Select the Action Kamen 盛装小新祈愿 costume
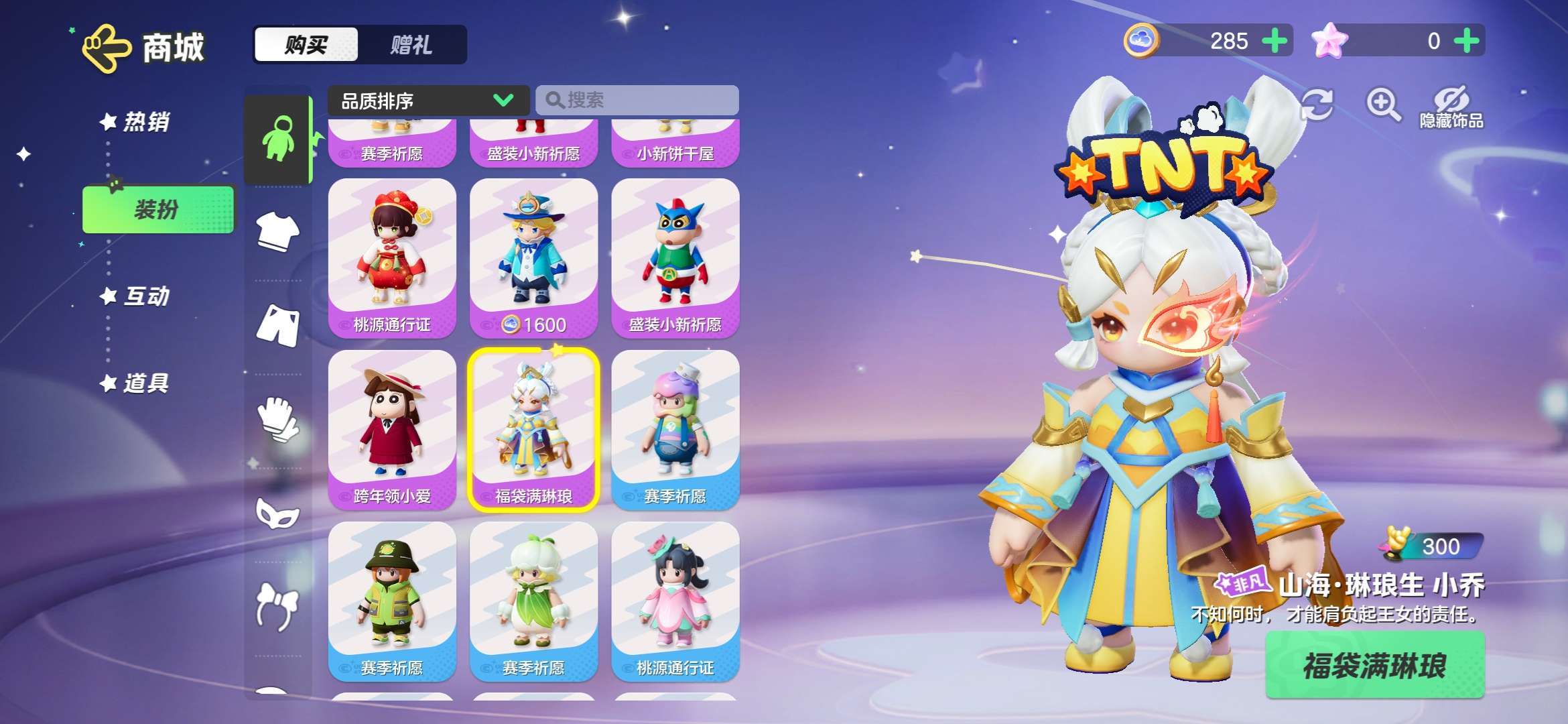 [x=675, y=258]
